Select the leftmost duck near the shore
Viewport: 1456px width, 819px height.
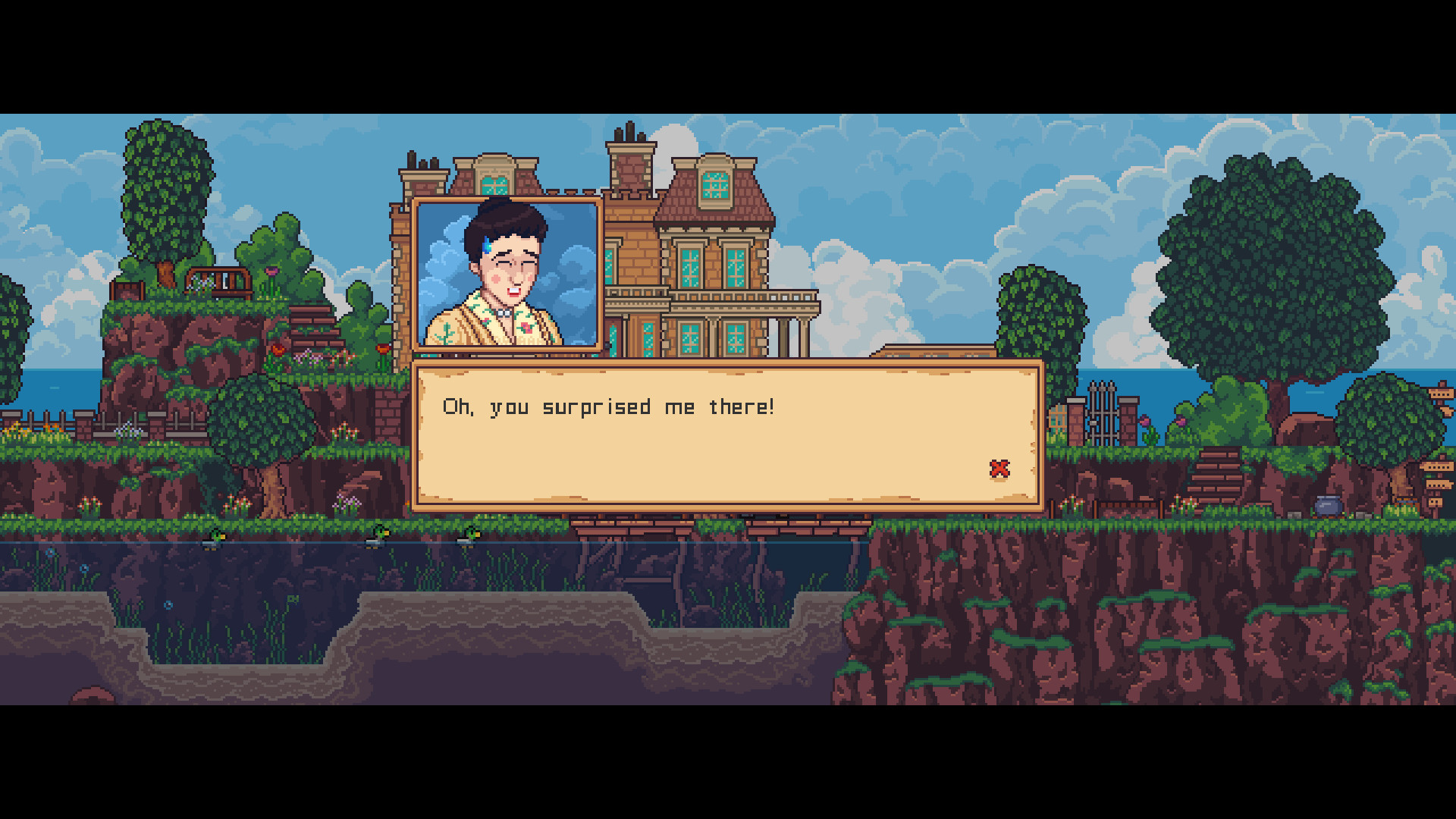coord(216,538)
